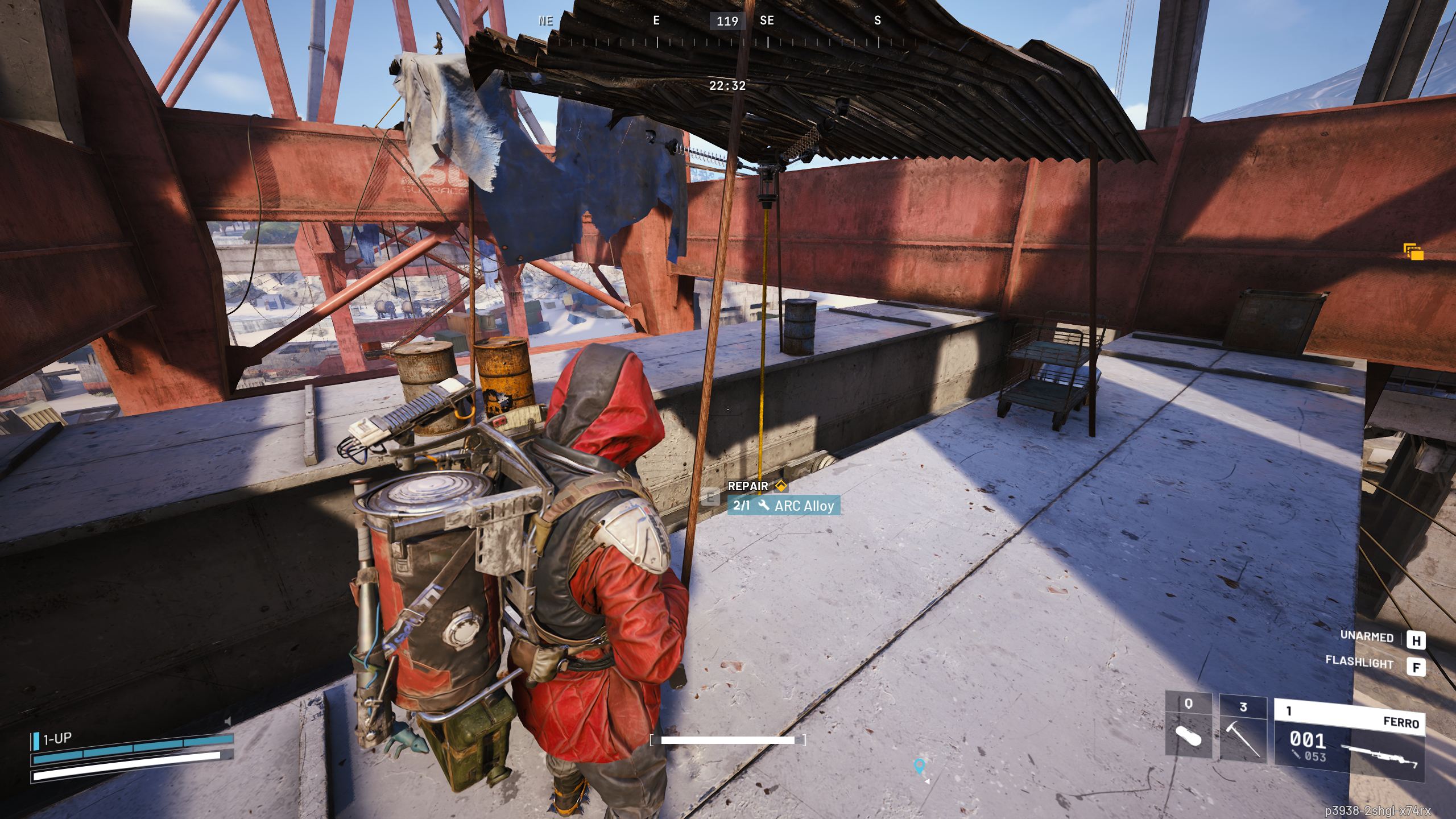Click the wrench icon beside ARC Alloy
Viewport: 1456px width, 819px height.
coord(765,505)
